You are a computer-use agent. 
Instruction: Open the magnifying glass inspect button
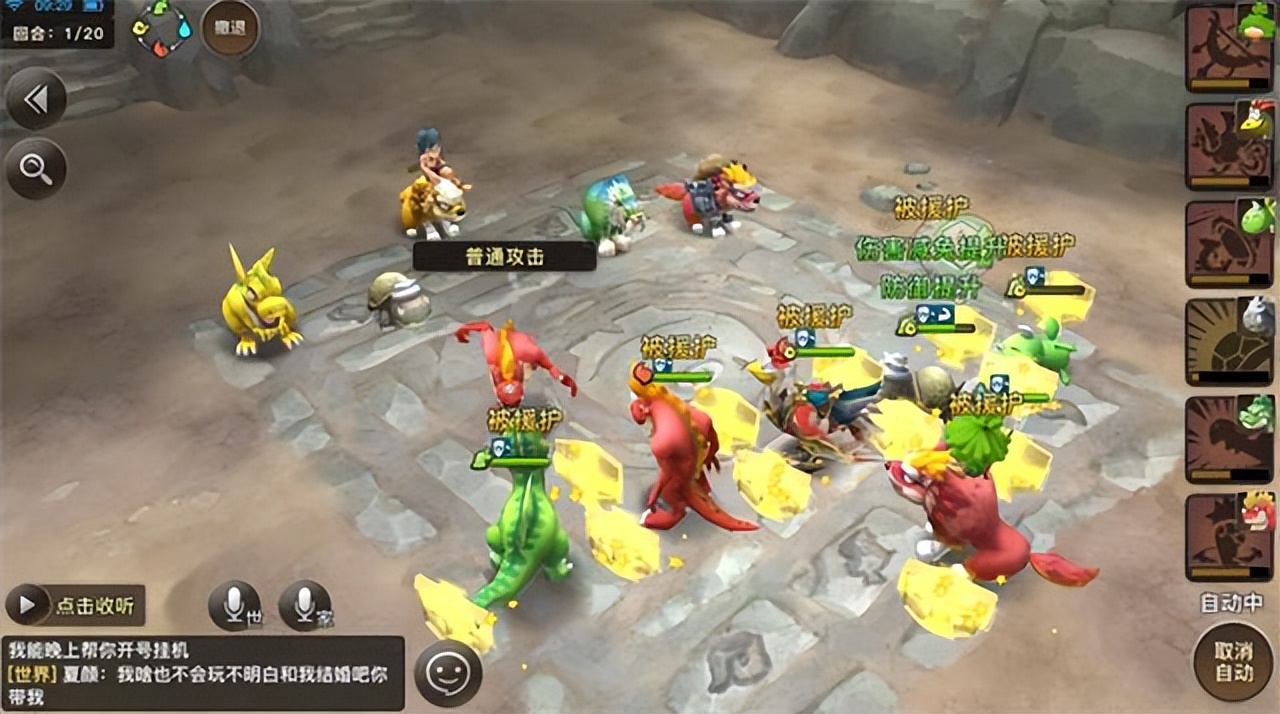click(x=36, y=168)
